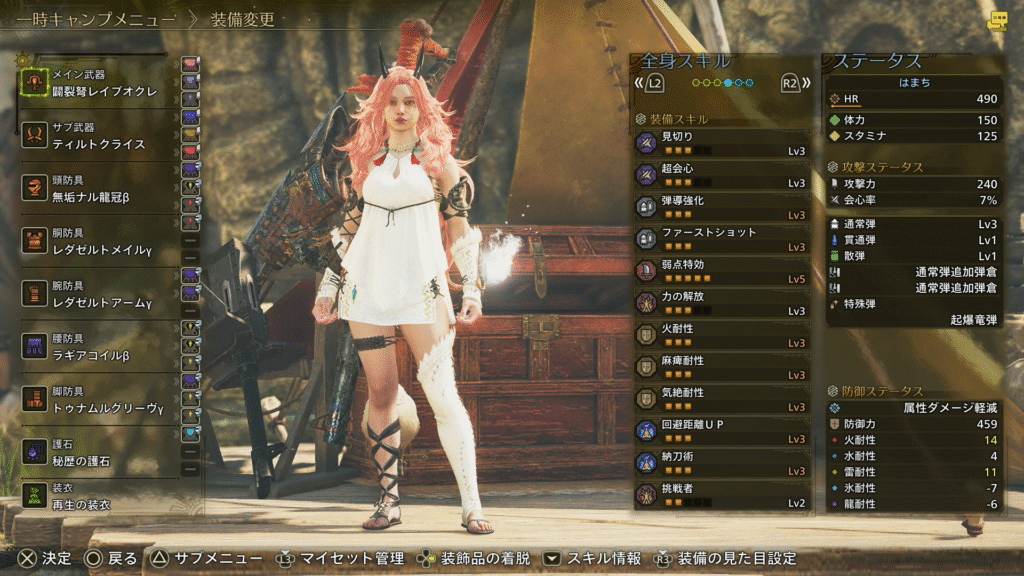
Task: Show the 見切り skill row
Action: point(722,143)
